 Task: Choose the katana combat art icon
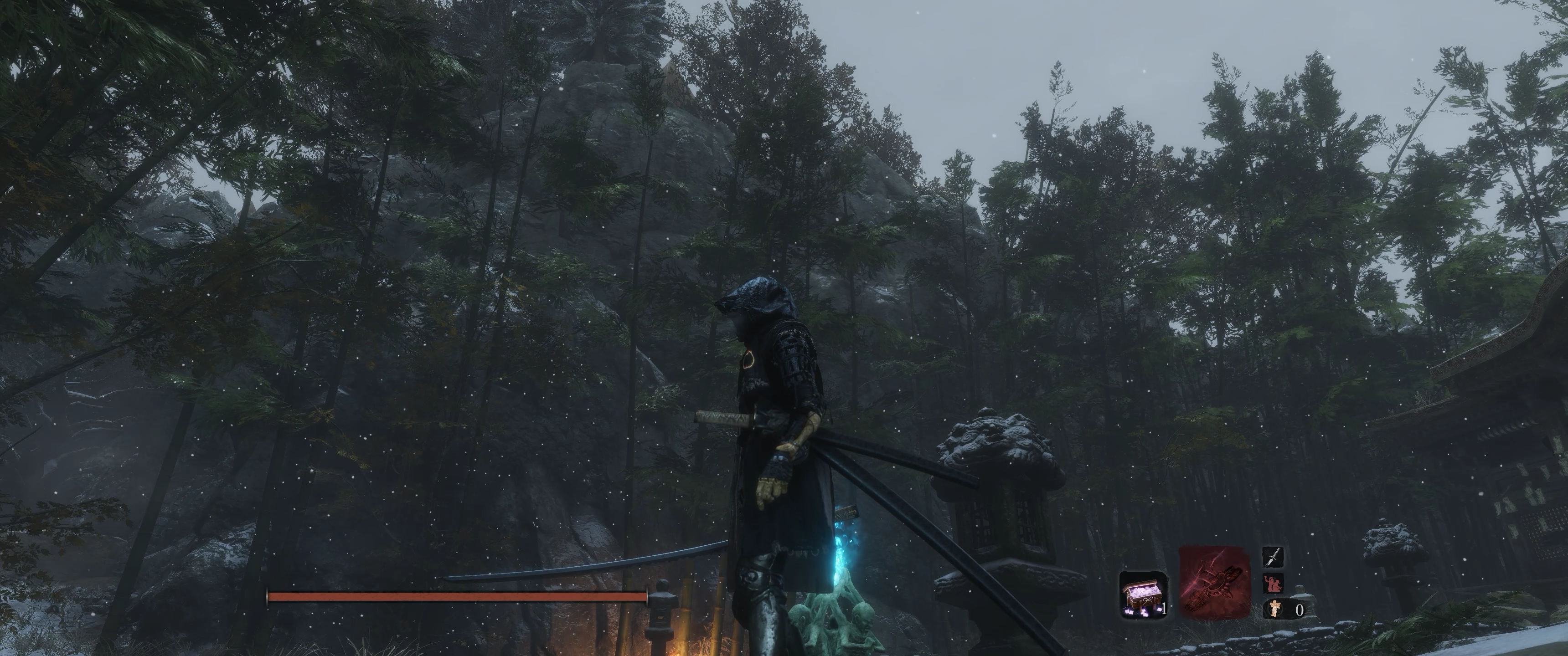tap(1273, 556)
